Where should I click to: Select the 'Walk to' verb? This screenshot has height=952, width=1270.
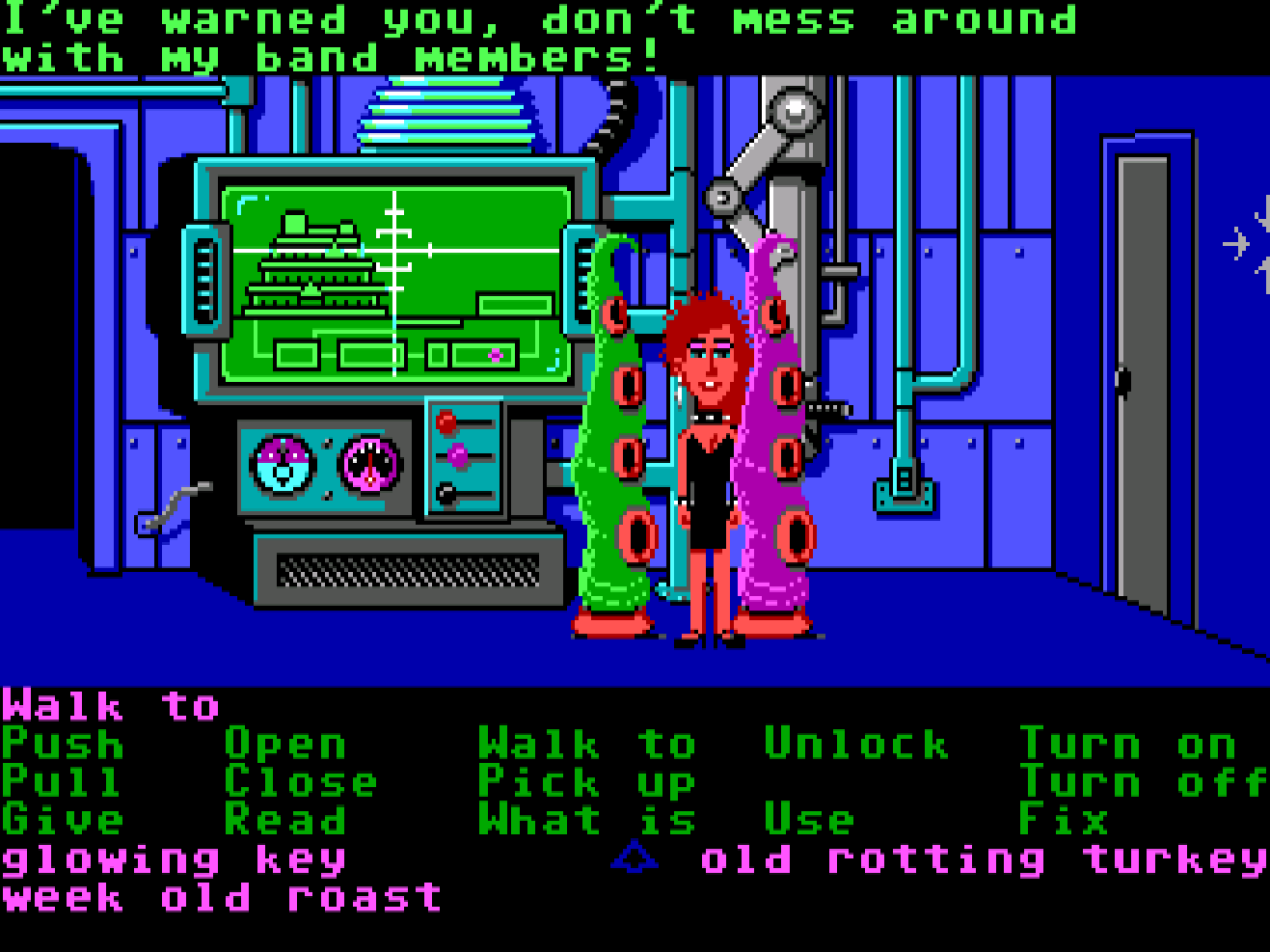588,743
